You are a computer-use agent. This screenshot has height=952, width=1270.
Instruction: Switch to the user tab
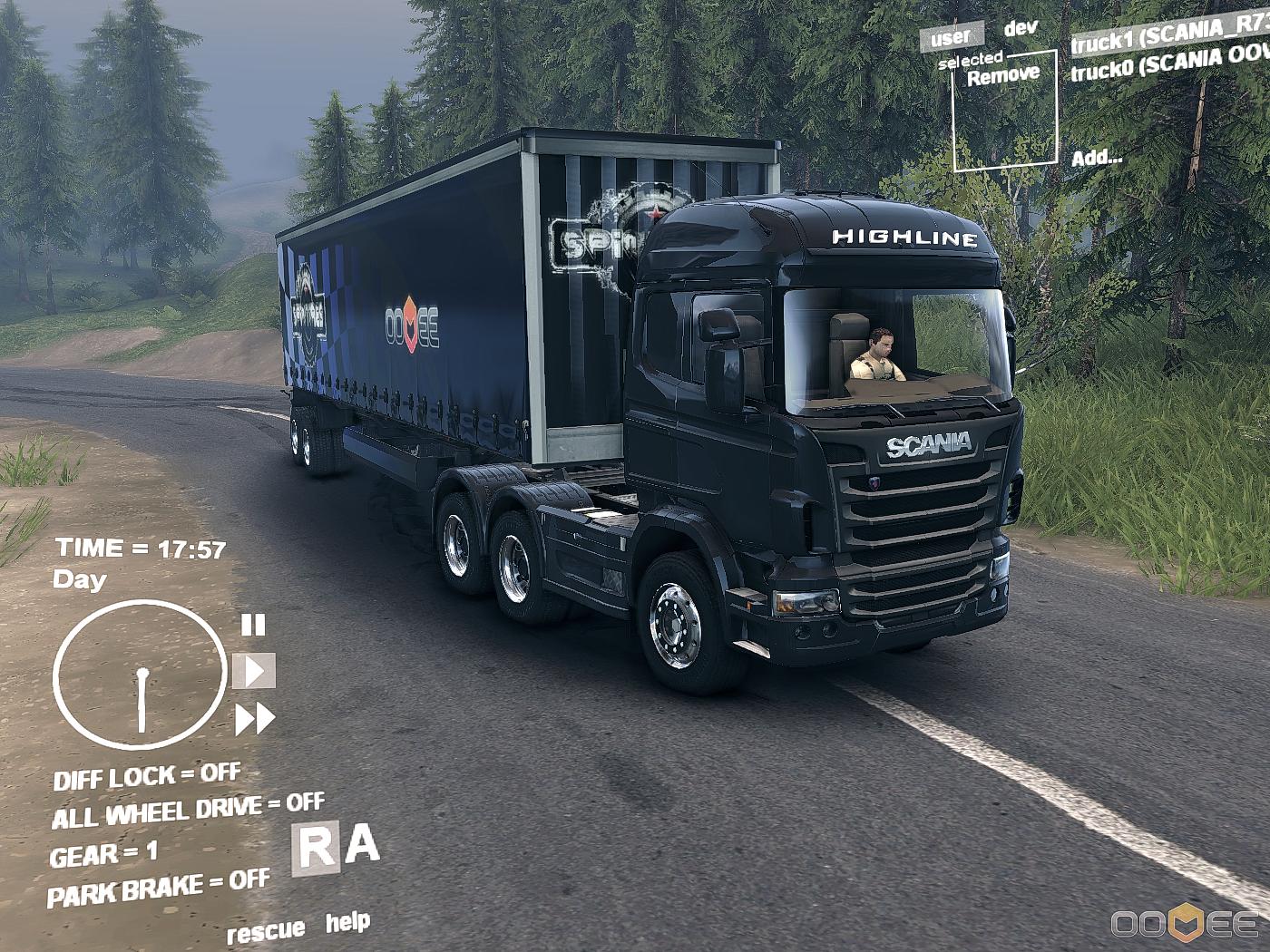coord(951,37)
